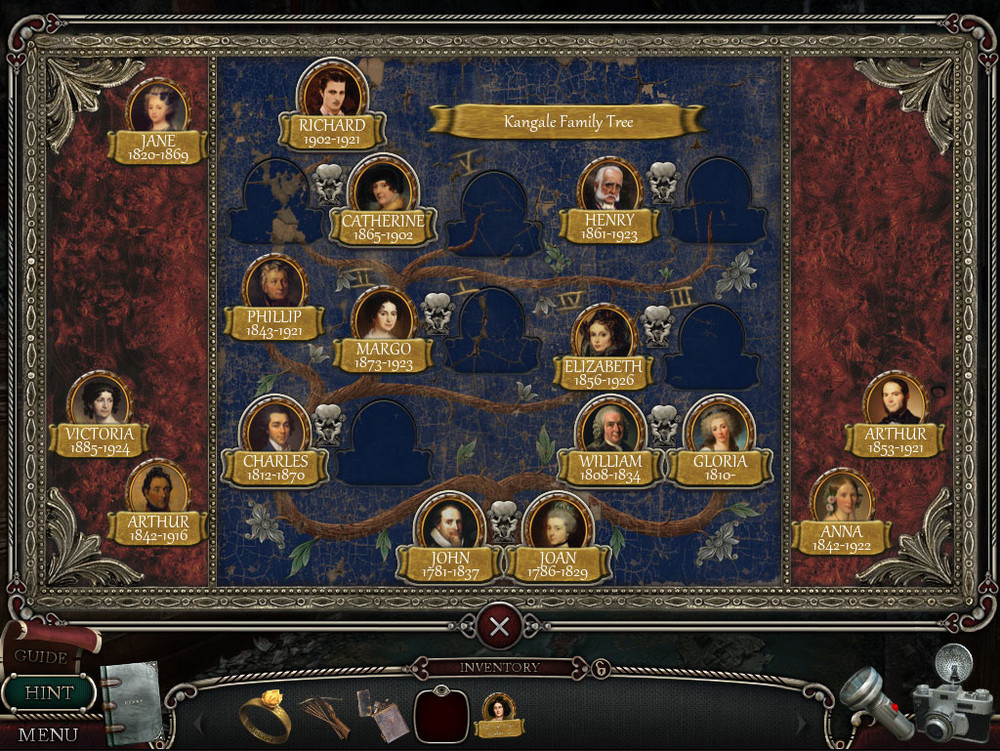Open the strategy Guide
The width and height of the screenshot is (1000, 751).
point(42,656)
